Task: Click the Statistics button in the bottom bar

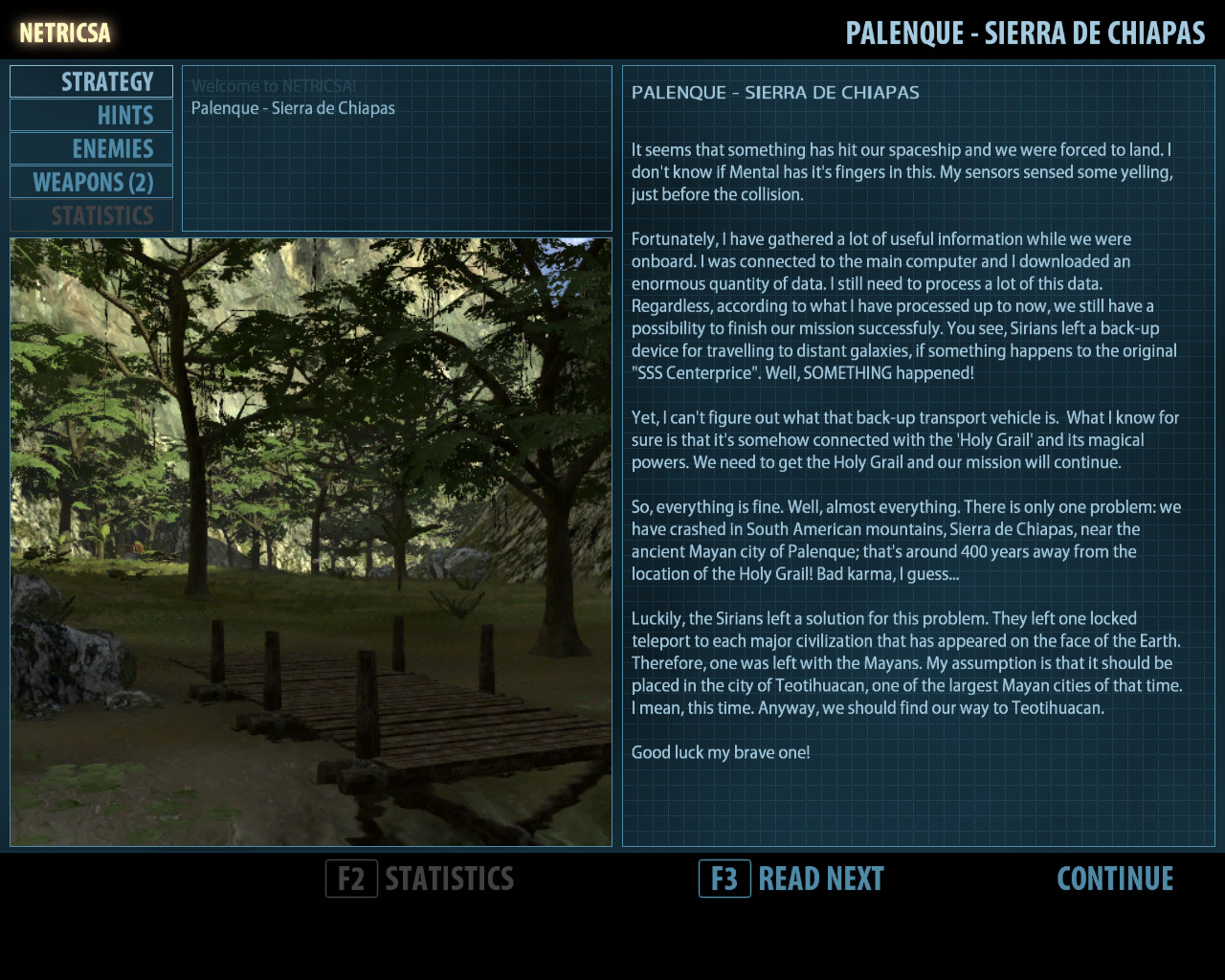Action: point(421,879)
